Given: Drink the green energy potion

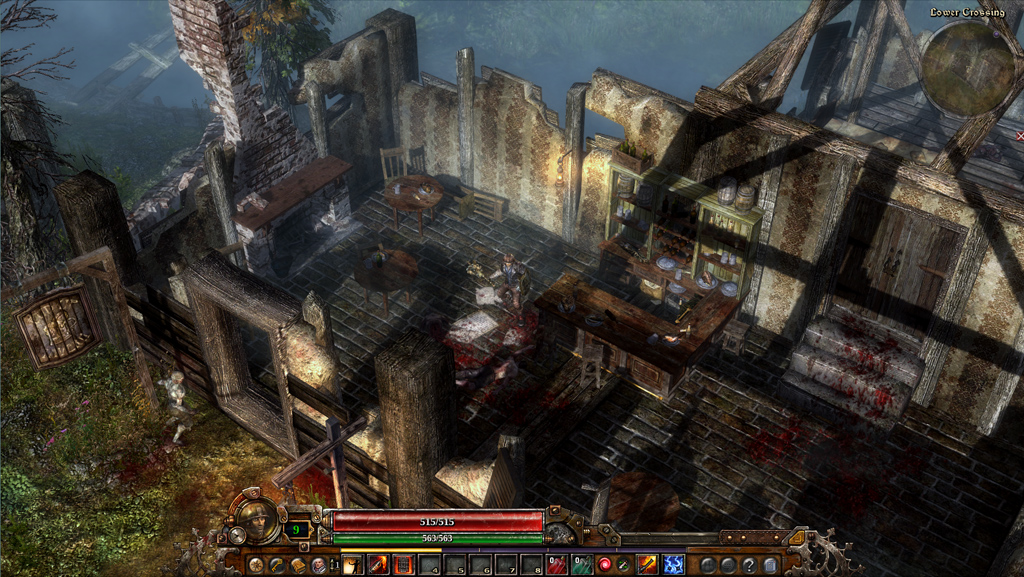Looking at the screenshot, I should pyautogui.click(x=581, y=565).
